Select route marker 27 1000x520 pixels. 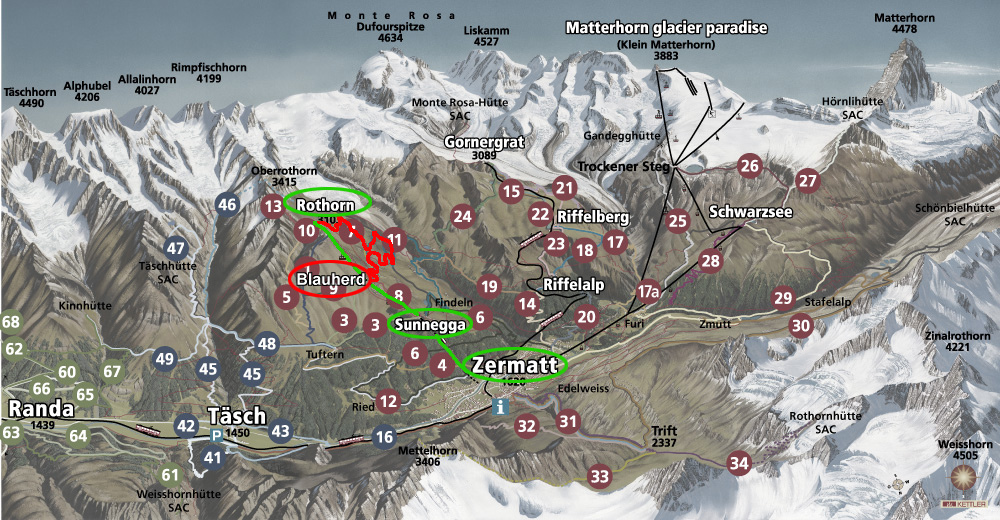point(807,180)
